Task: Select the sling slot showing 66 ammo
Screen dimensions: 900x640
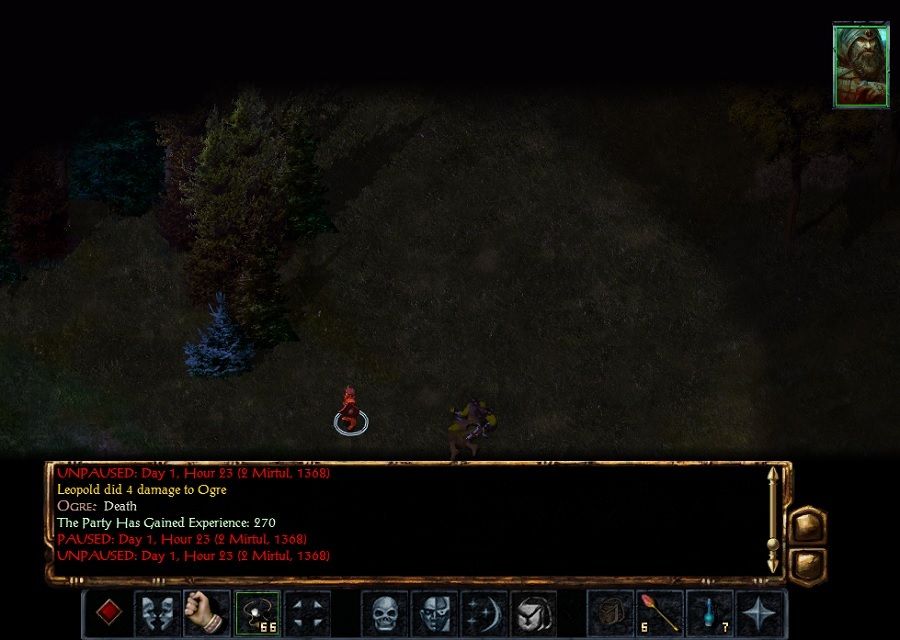Action: (257, 612)
